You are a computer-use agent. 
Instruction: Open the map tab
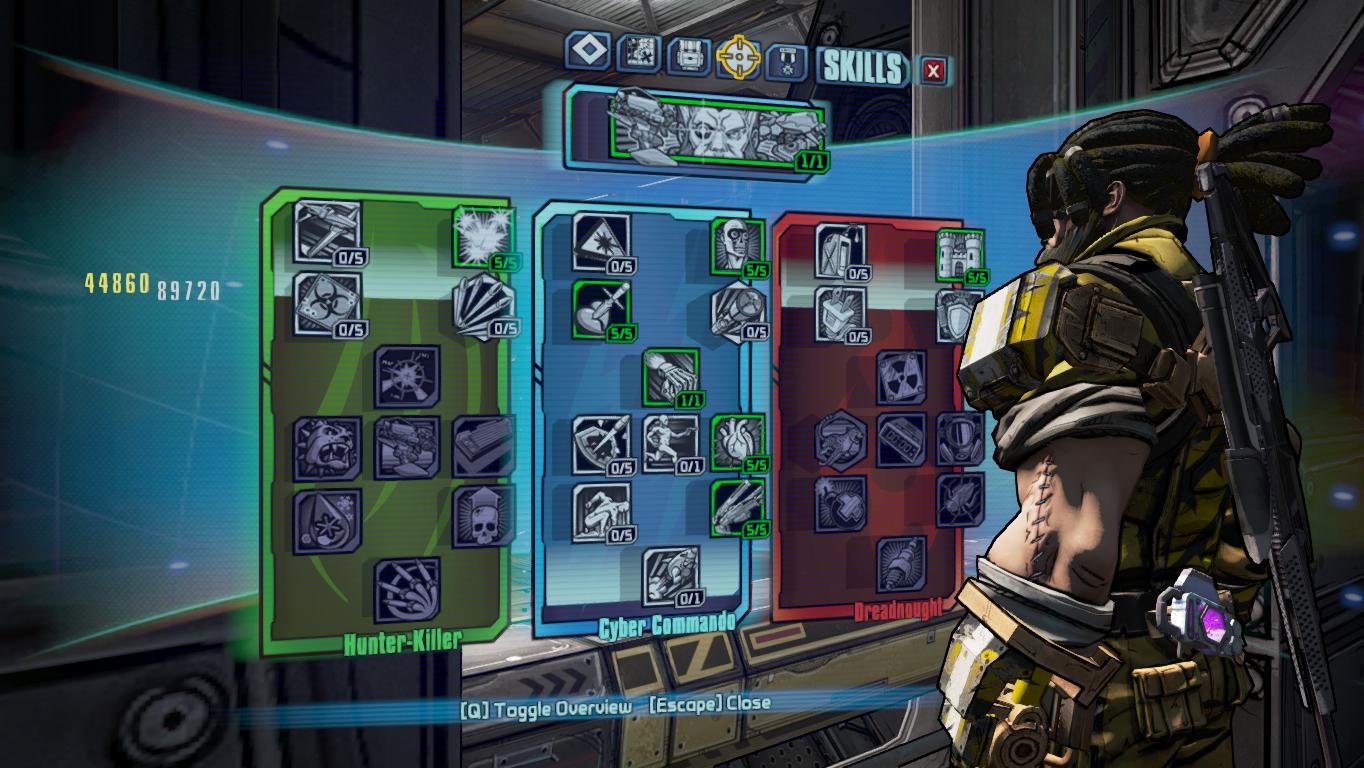point(636,53)
